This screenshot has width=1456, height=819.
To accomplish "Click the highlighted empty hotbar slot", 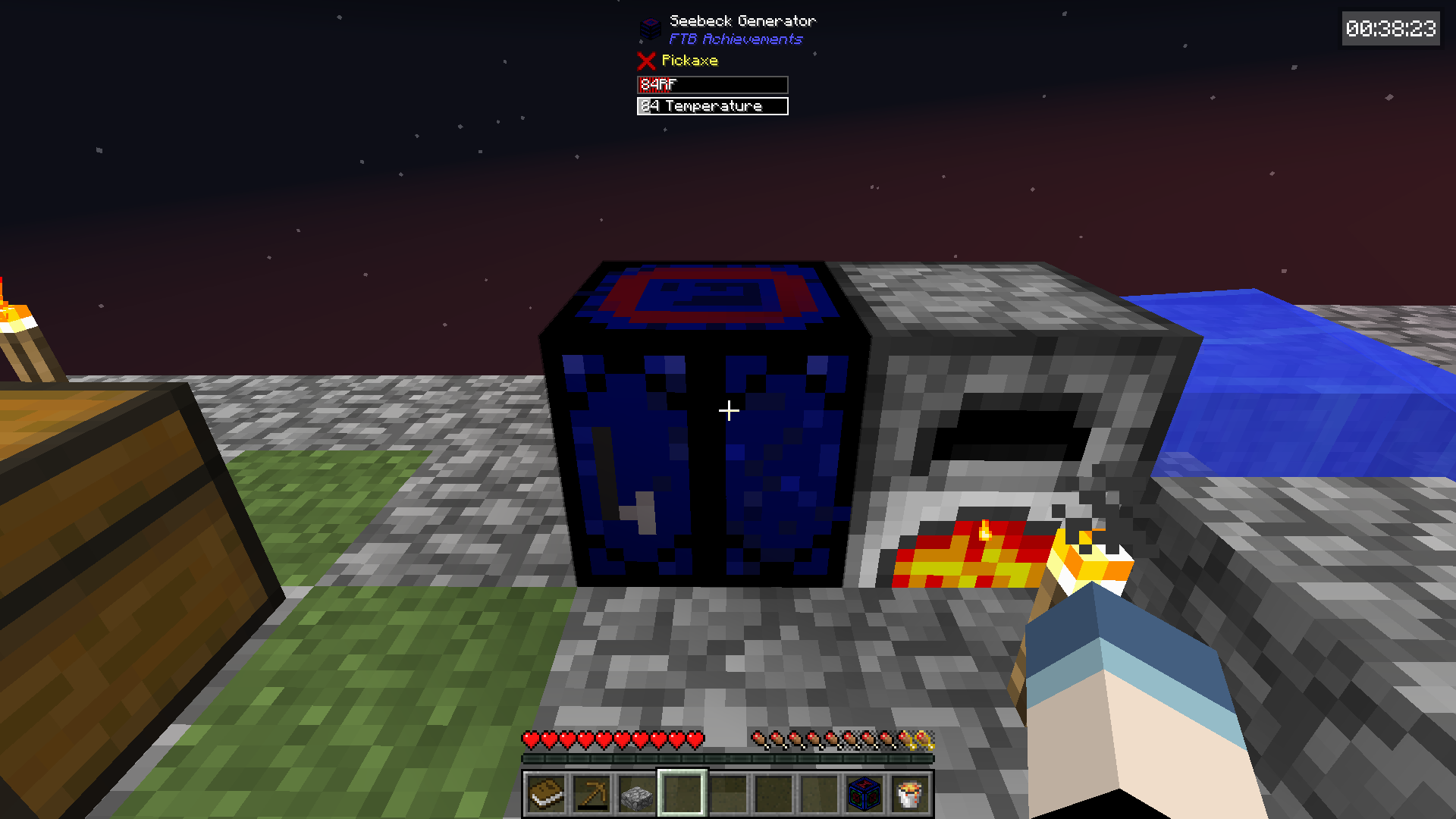I will click(x=682, y=794).
